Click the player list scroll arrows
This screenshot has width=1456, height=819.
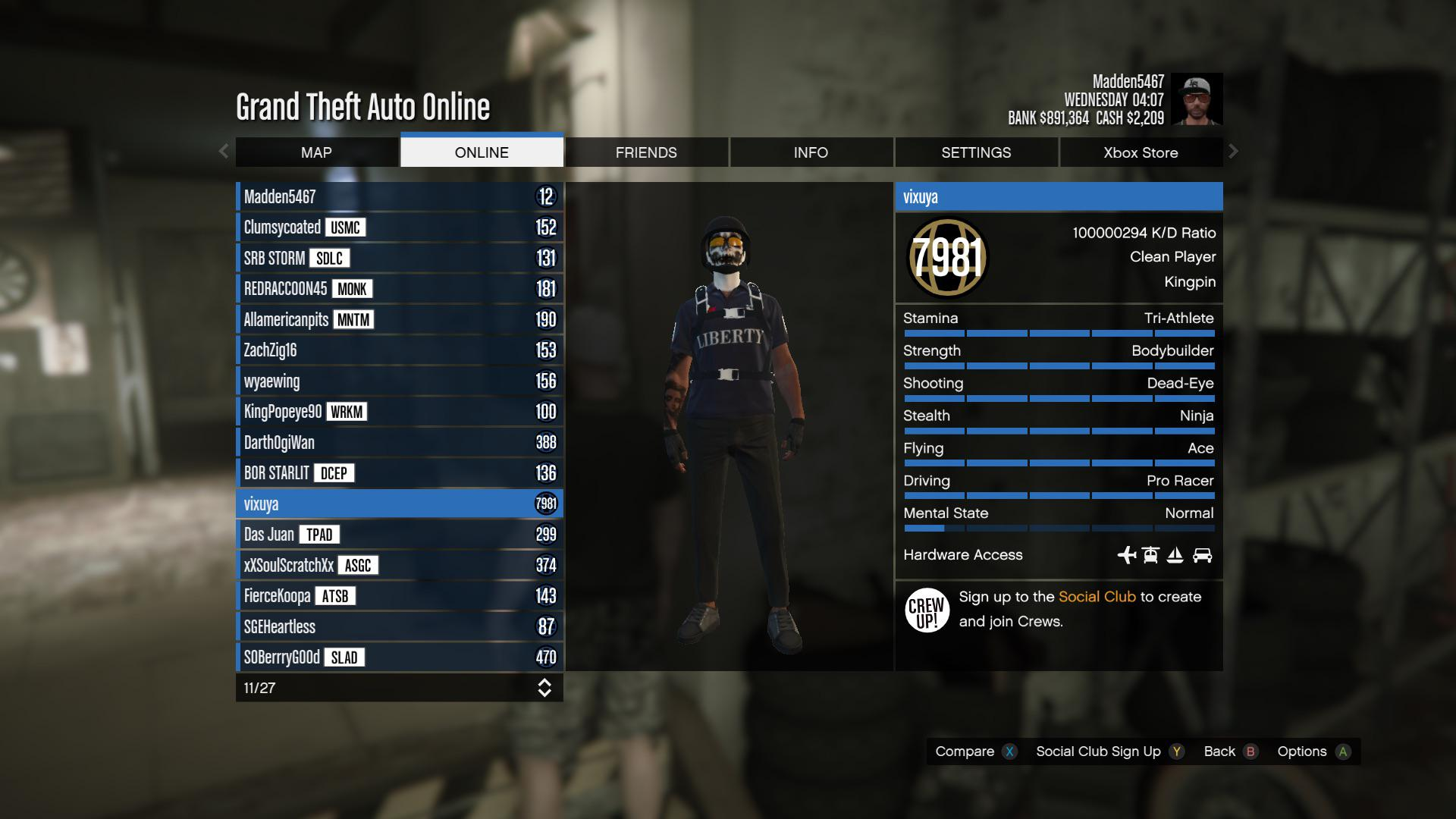[x=544, y=688]
